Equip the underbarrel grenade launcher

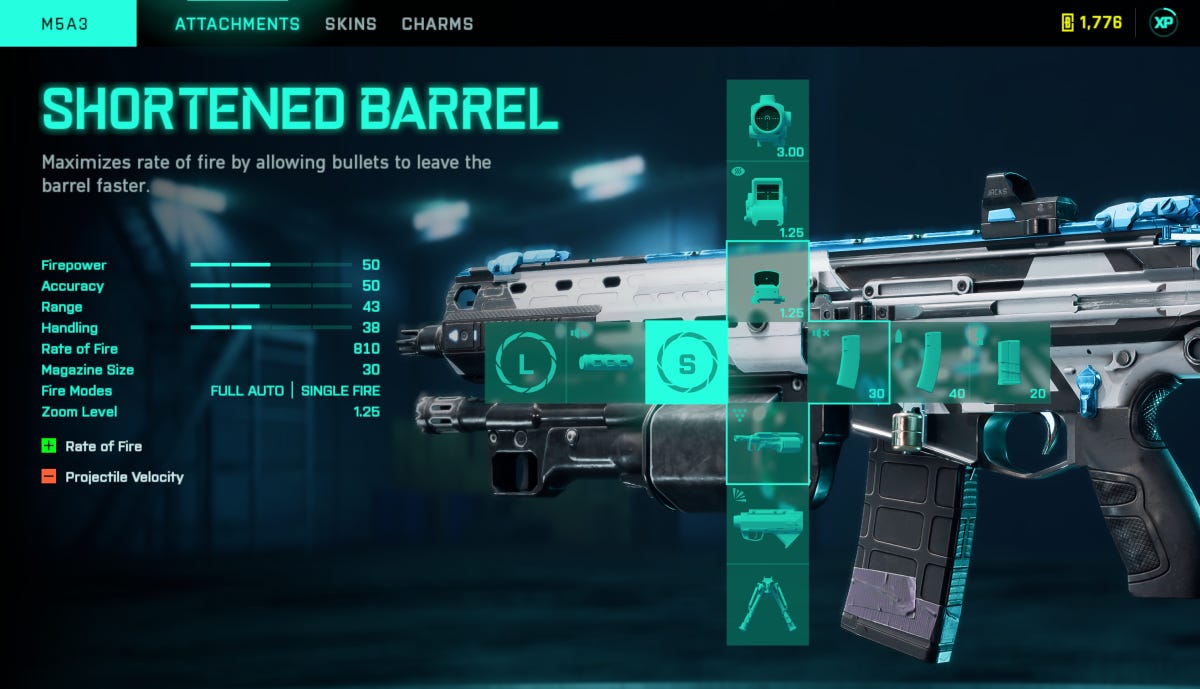[767, 524]
